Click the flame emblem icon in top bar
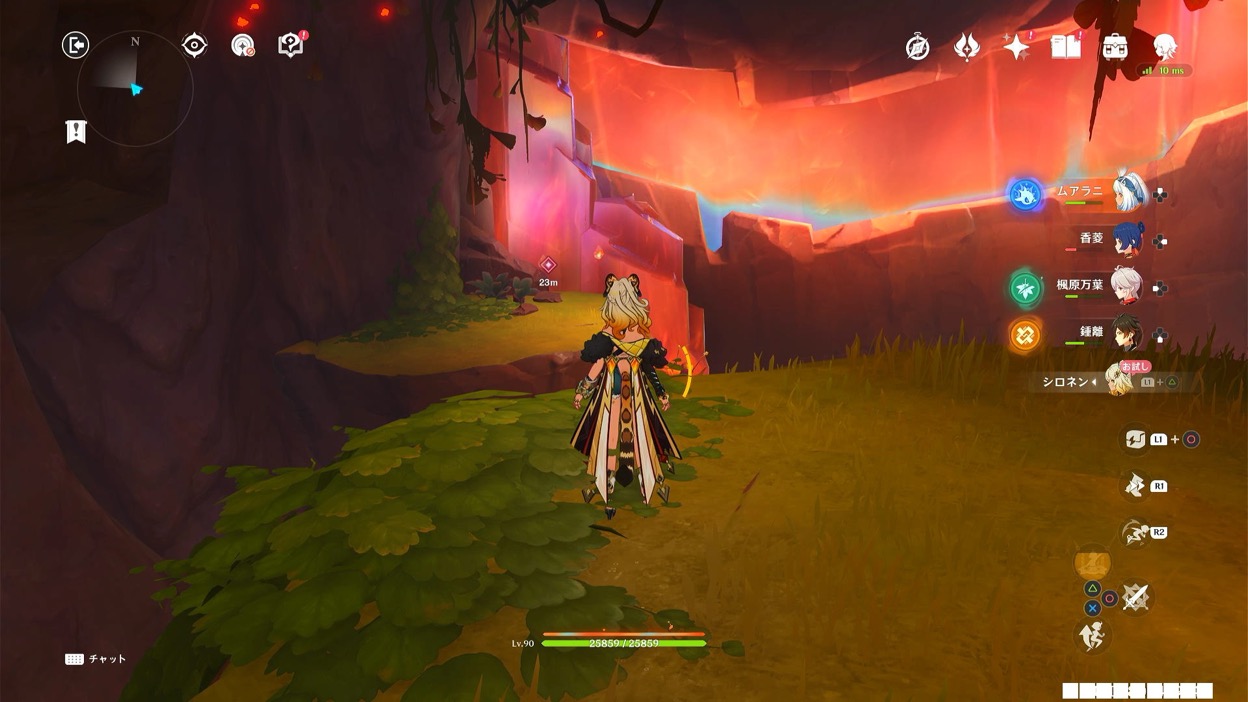Screen dimensions: 1248x702 (967, 47)
